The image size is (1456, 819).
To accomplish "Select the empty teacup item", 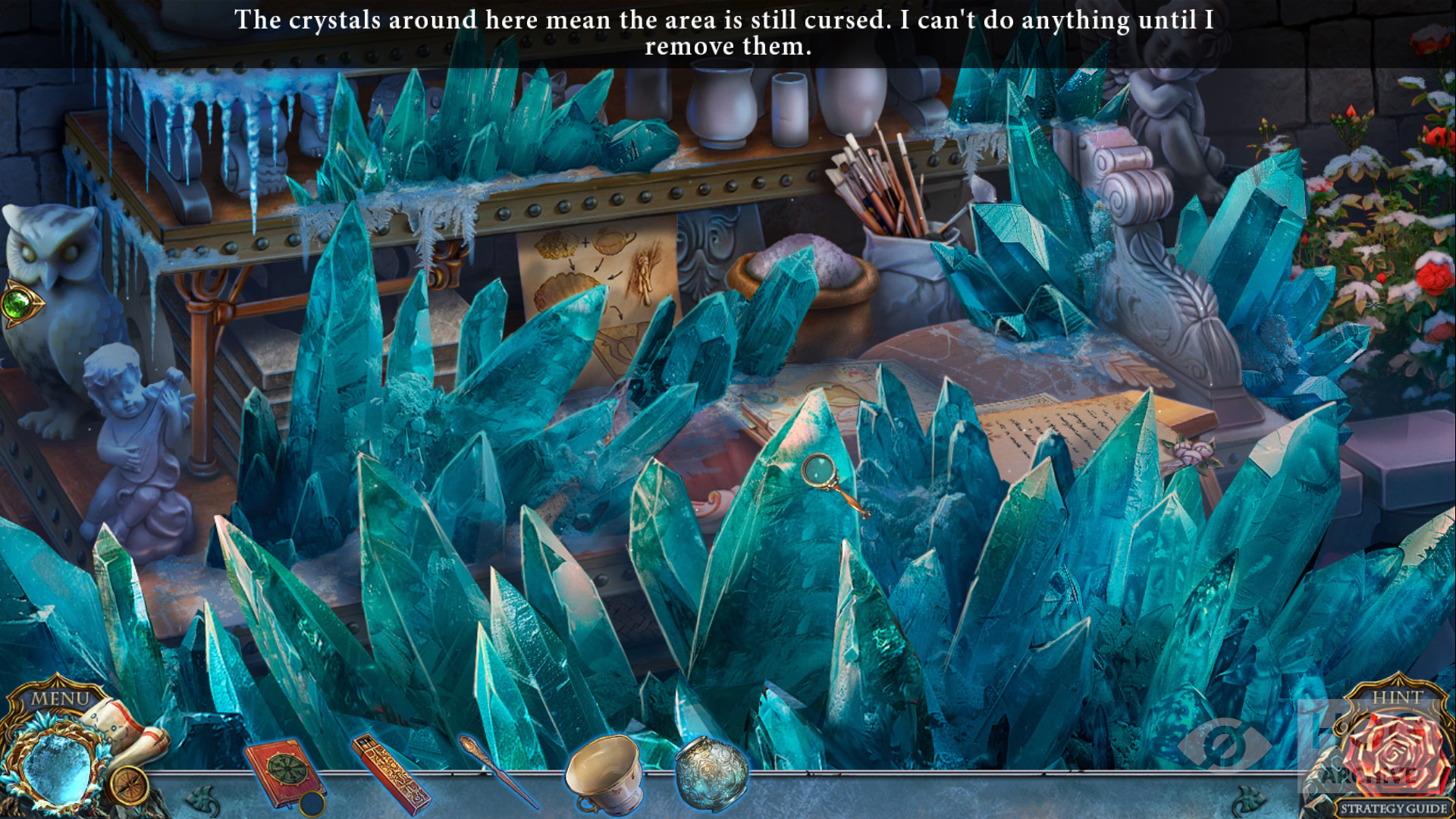I will [x=604, y=773].
